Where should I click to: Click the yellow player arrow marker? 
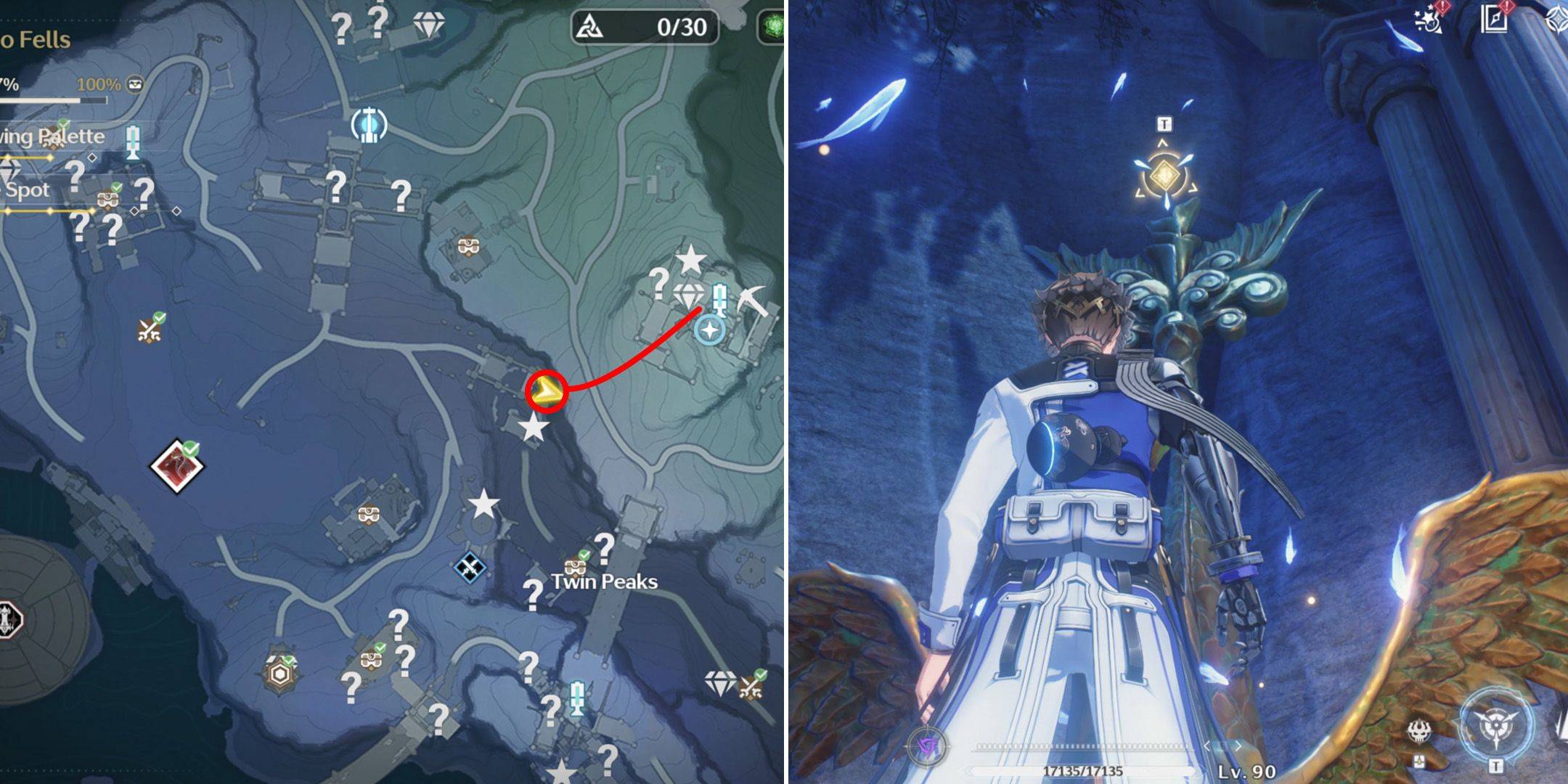tap(545, 393)
